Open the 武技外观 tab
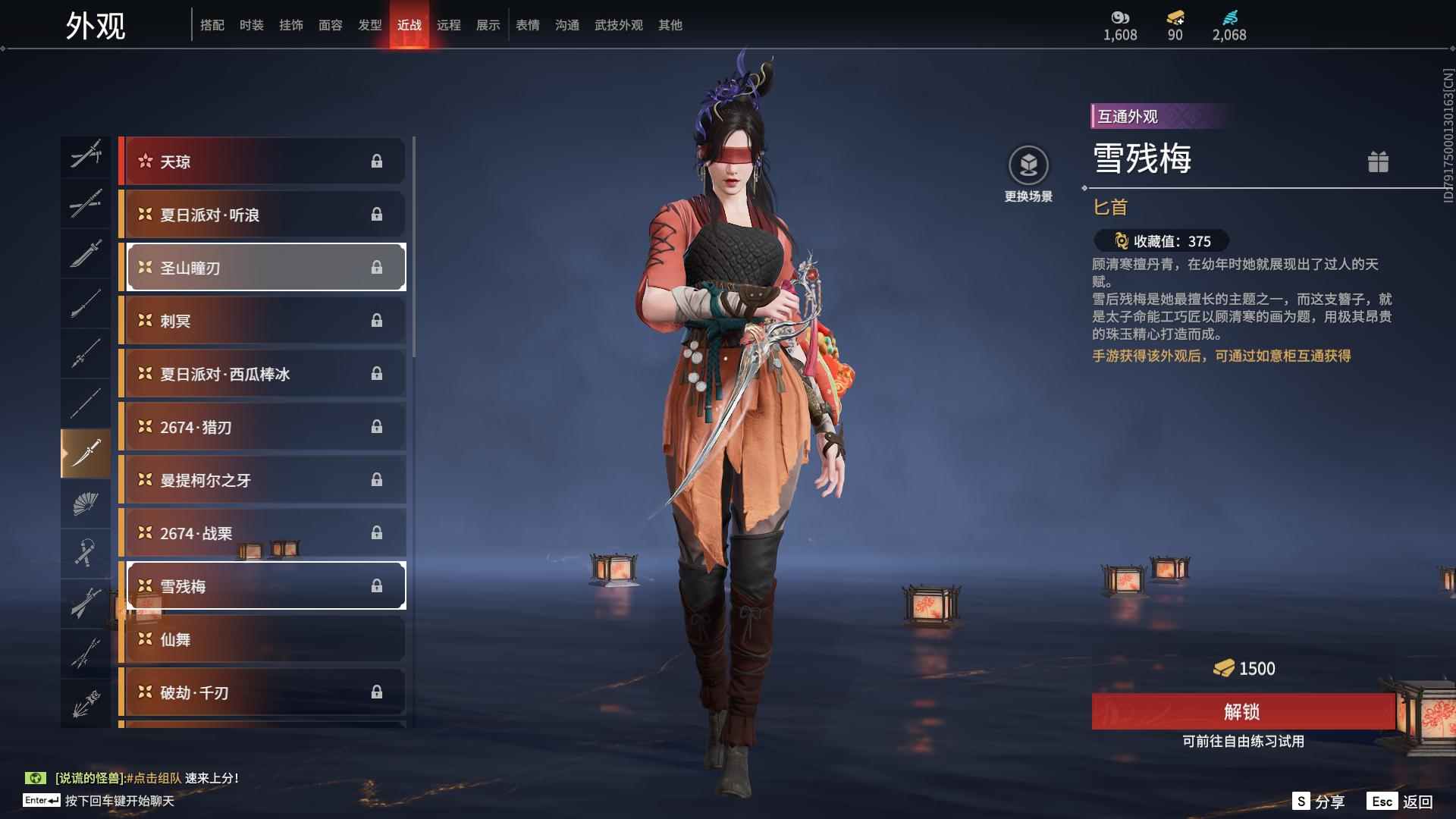This screenshot has height=819, width=1456. 618,25
